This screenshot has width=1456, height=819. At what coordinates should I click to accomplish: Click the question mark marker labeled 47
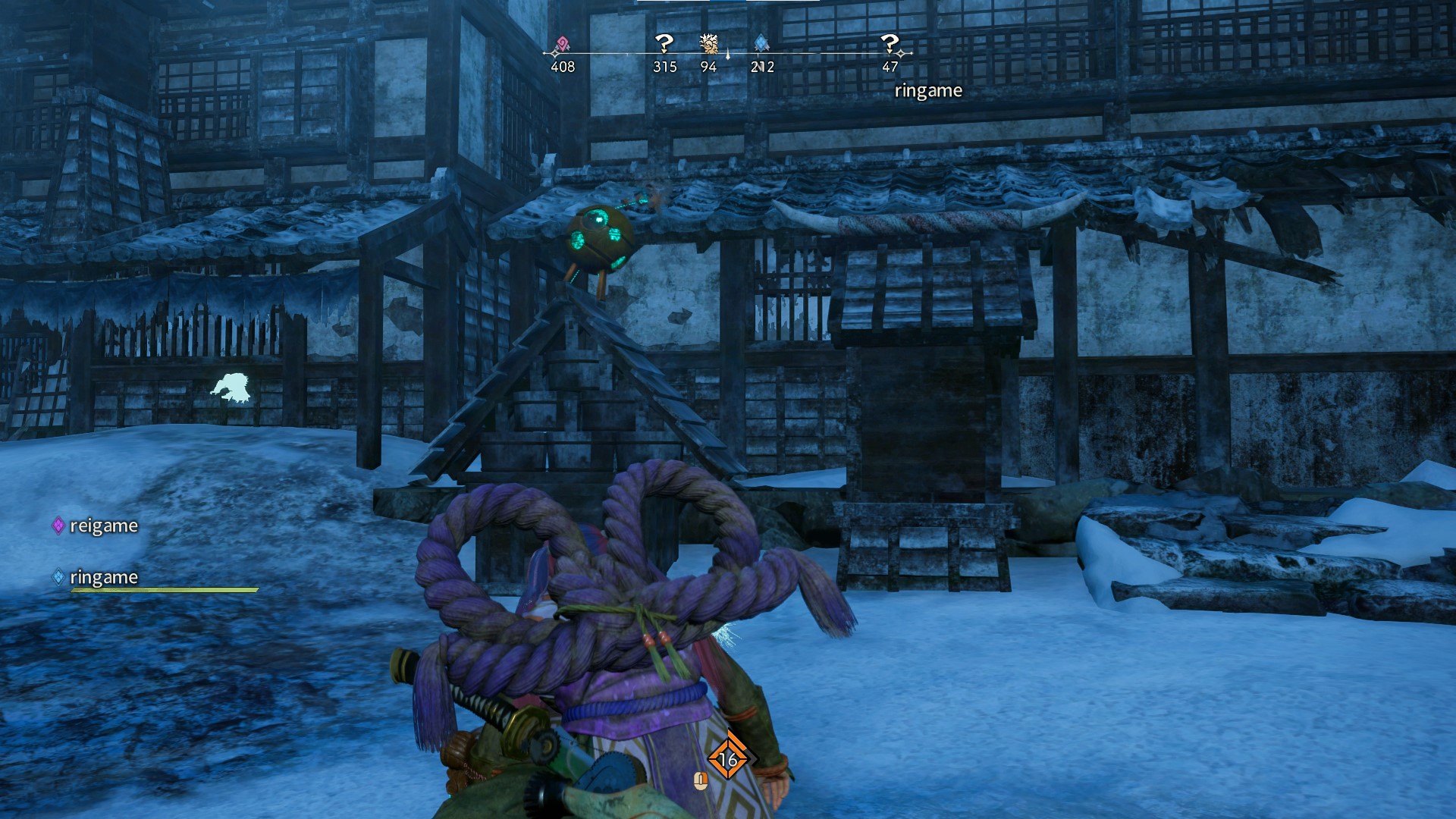(x=890, y=44)
